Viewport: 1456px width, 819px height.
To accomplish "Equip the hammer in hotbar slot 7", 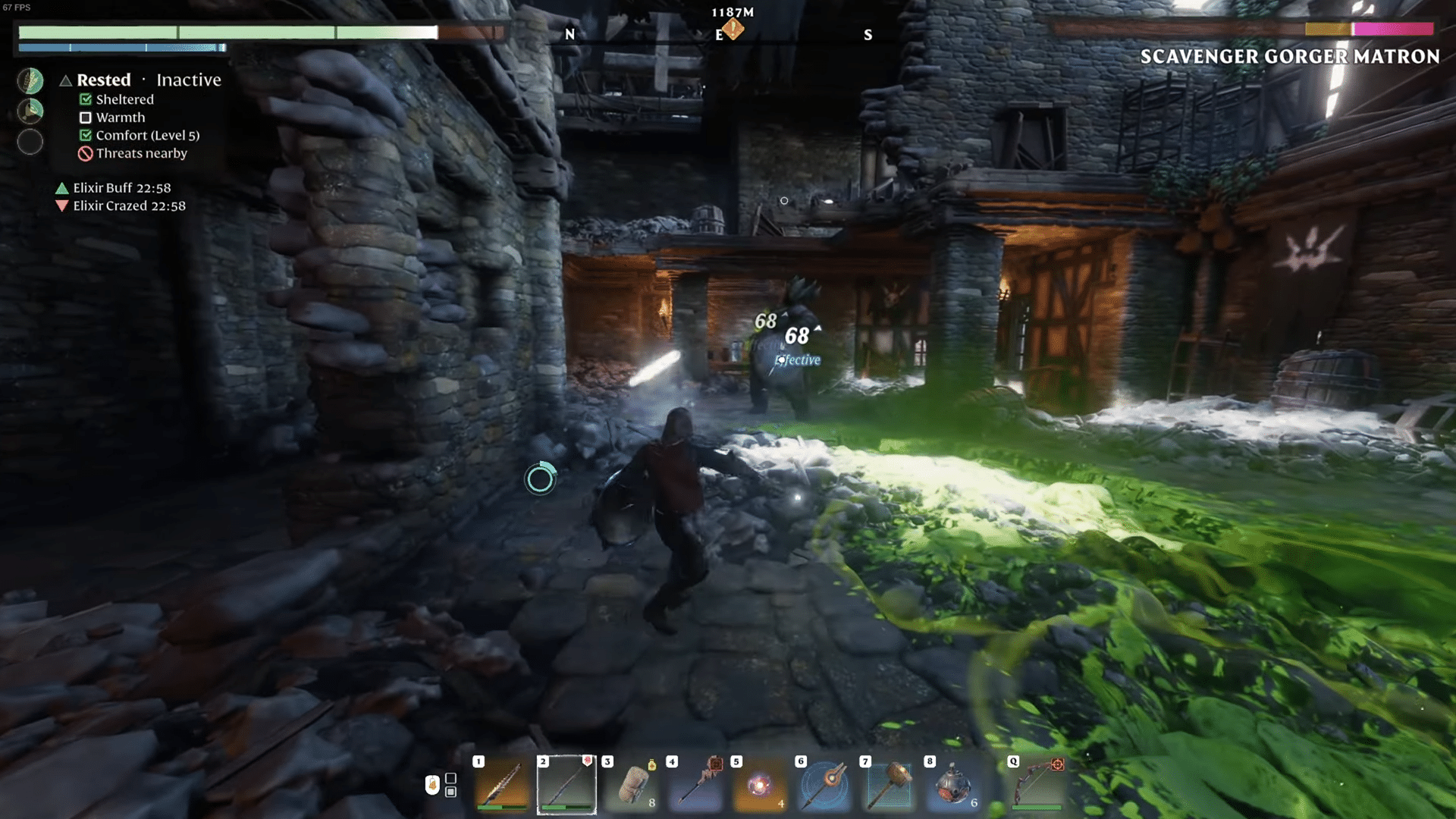I will coord(890,785).
